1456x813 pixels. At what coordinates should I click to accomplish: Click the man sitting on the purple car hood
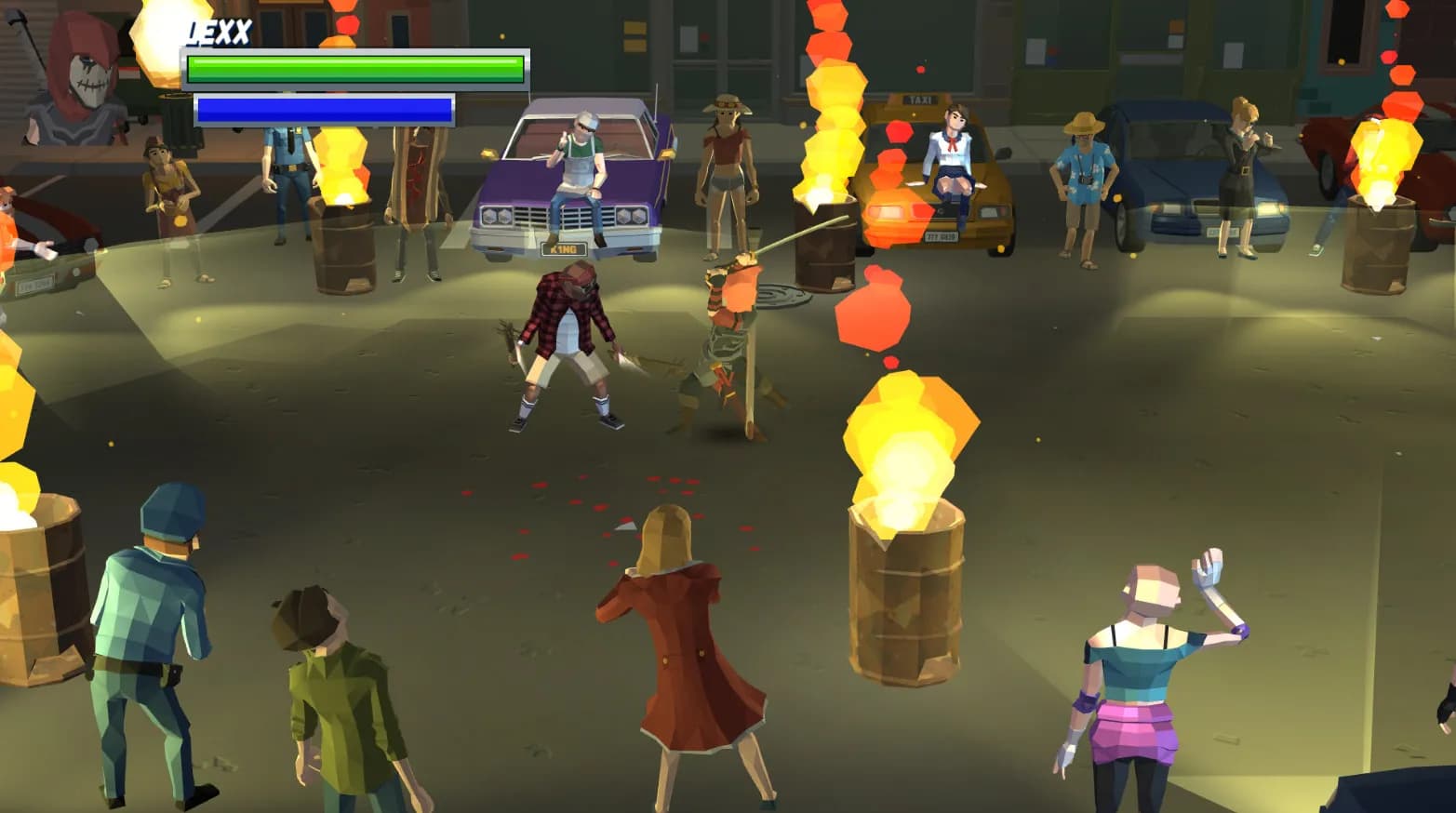(581, 167)
